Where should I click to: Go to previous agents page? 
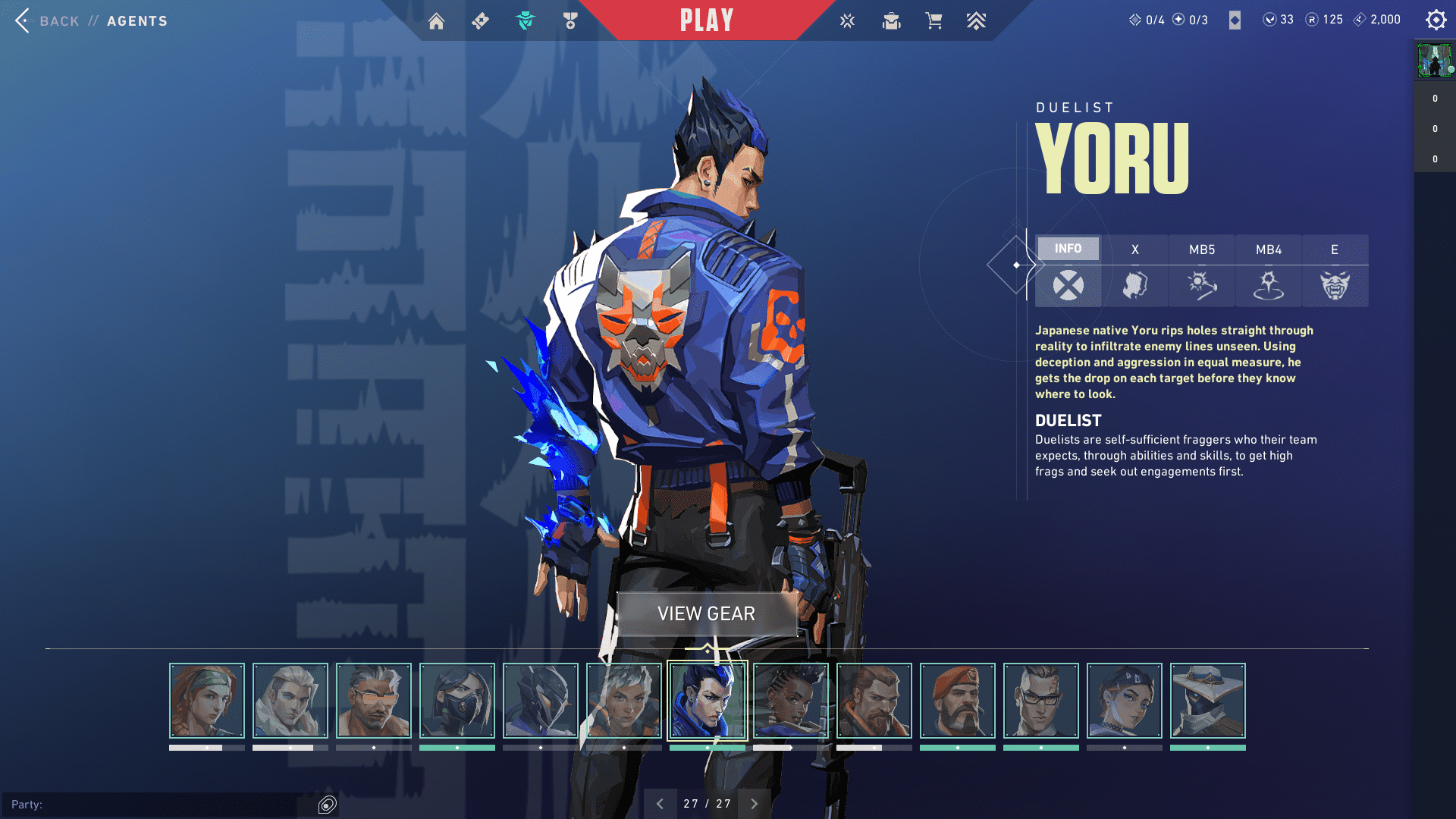(x=660, y=804)
